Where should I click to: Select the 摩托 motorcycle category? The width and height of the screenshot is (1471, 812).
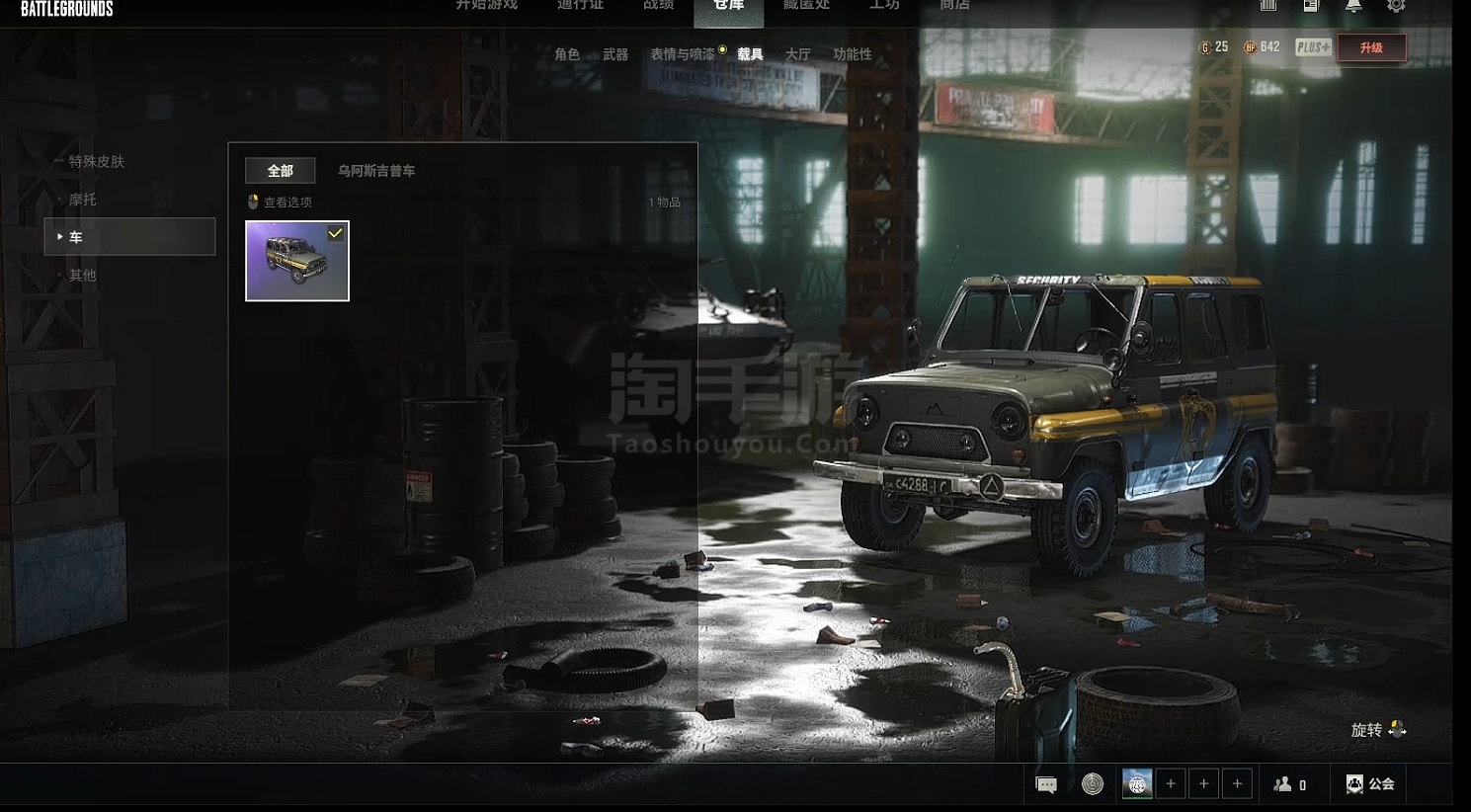(x=83, y=200)
